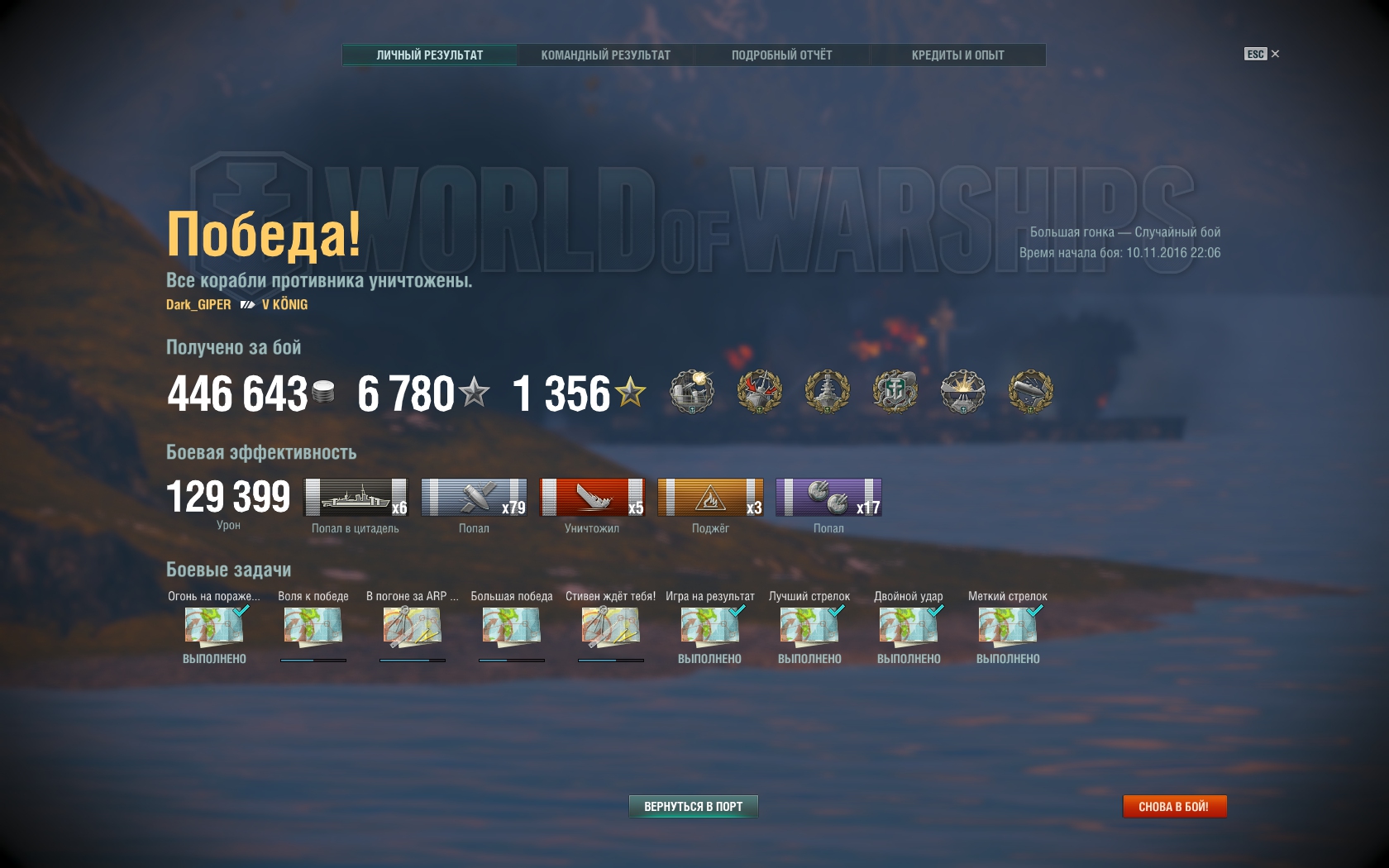Open the Меткий стрелок mission
The width and height of the screenshot is (1389, 868).
tap(1008, 627)
